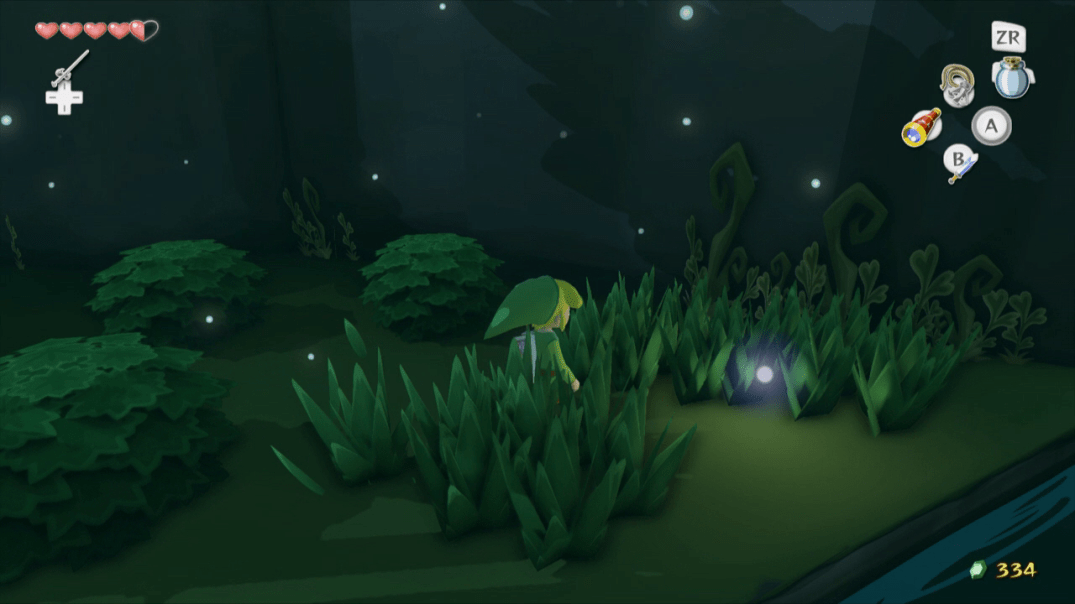Select the glass bottle item
This screenshot has width=1075, height=604.
(x=1012, y=77)
